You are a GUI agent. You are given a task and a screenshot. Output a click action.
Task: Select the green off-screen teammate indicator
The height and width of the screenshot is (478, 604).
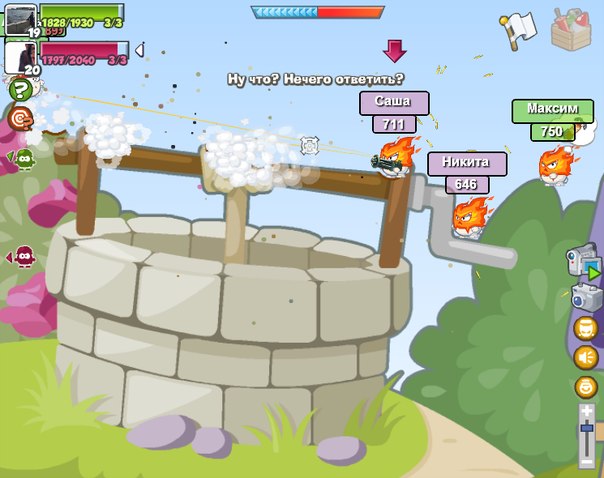pos(23,158)
